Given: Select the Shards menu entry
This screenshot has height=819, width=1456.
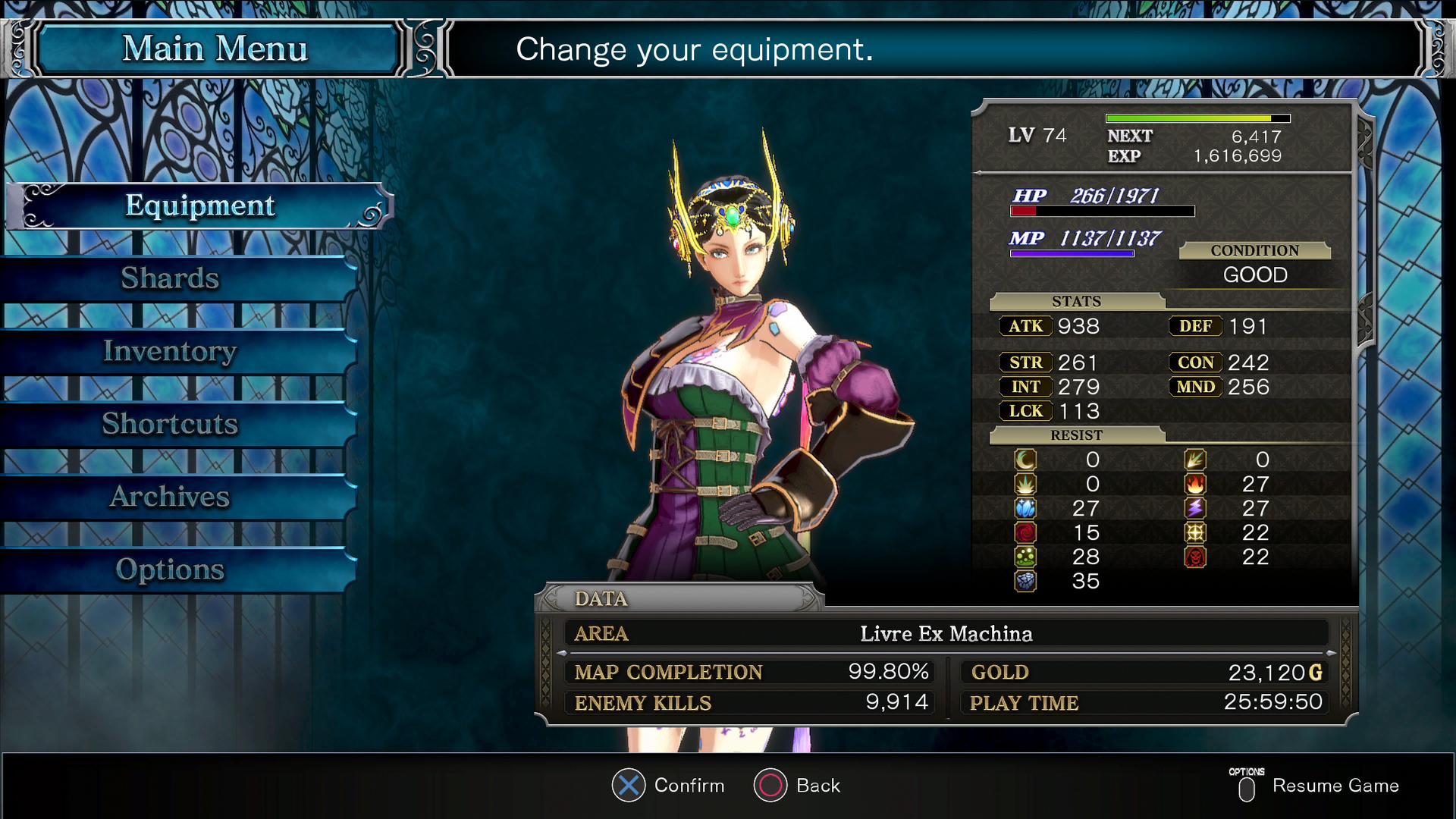Looking at the screenshot, I should 171,278.
